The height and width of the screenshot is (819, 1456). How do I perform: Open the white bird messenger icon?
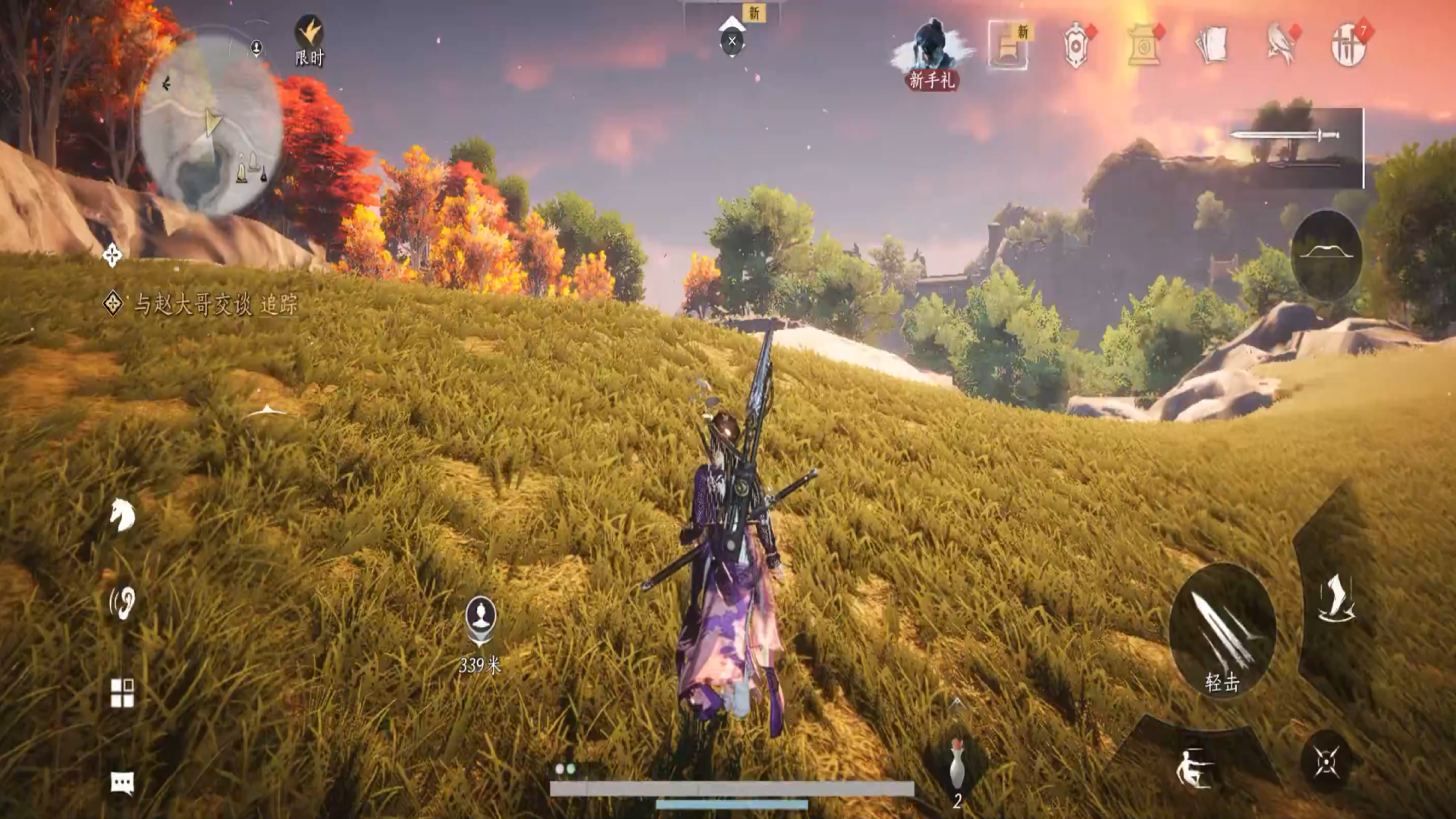point(1280,45)
